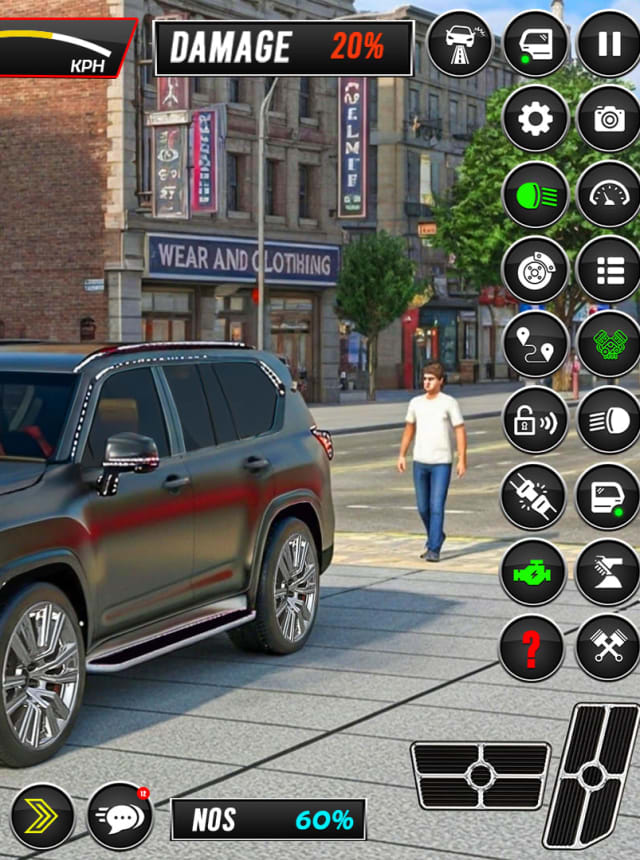Open the list menu icon
Viewport: 640px width, 860px height.
[x=608, y=269]
